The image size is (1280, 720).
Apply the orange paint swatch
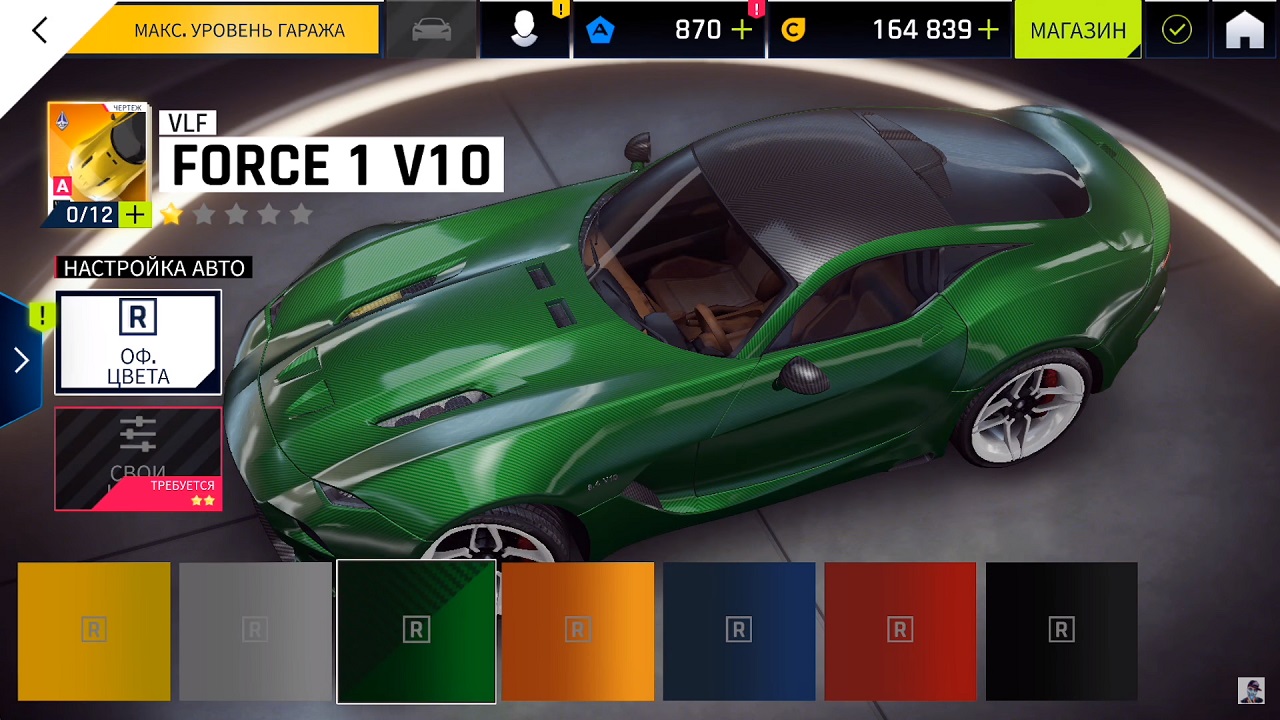pyautogui.click(x=578, y=631)
